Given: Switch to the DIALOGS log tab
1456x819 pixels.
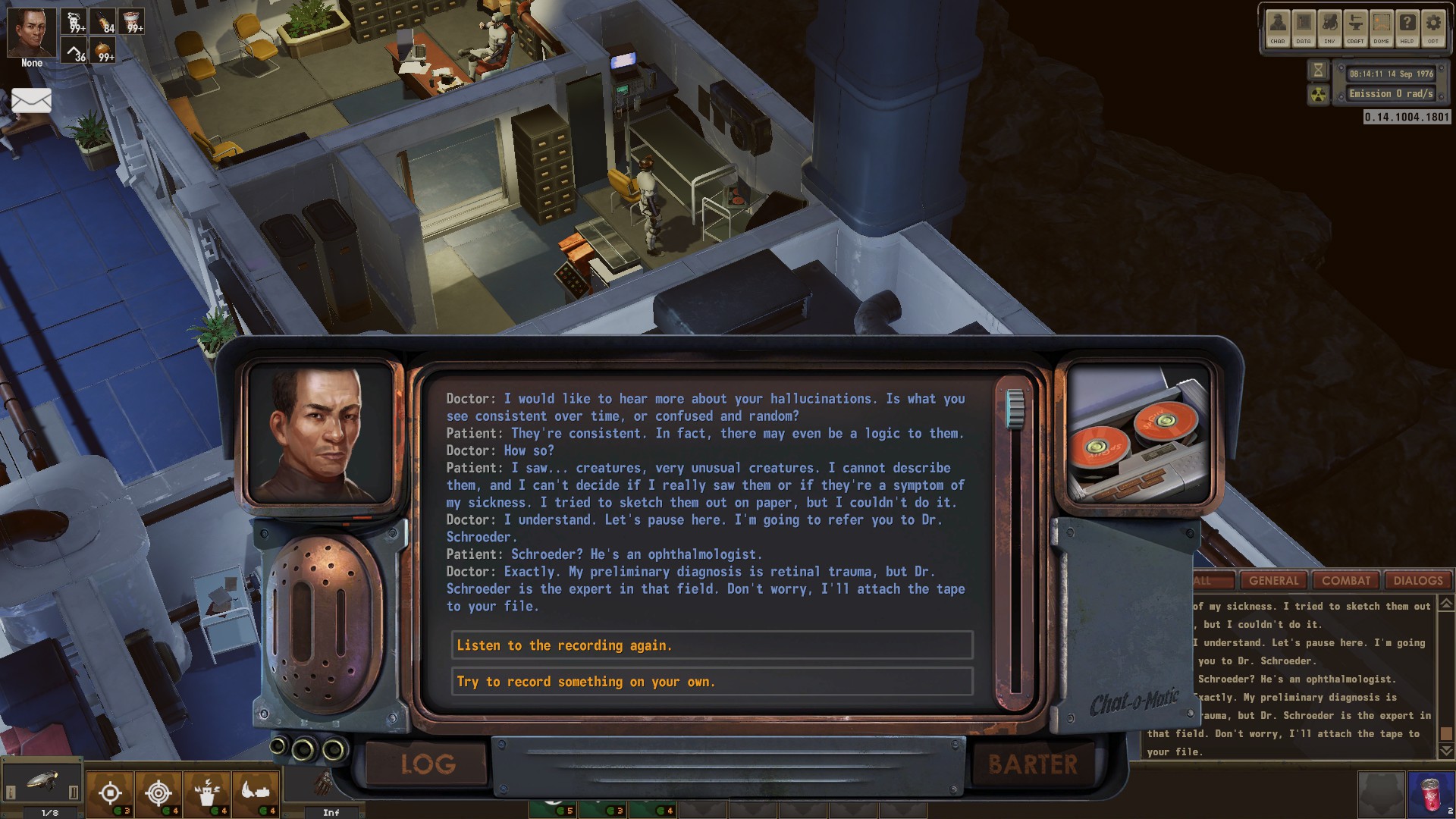Looking at the screenshot, I should click(1417, 581).
